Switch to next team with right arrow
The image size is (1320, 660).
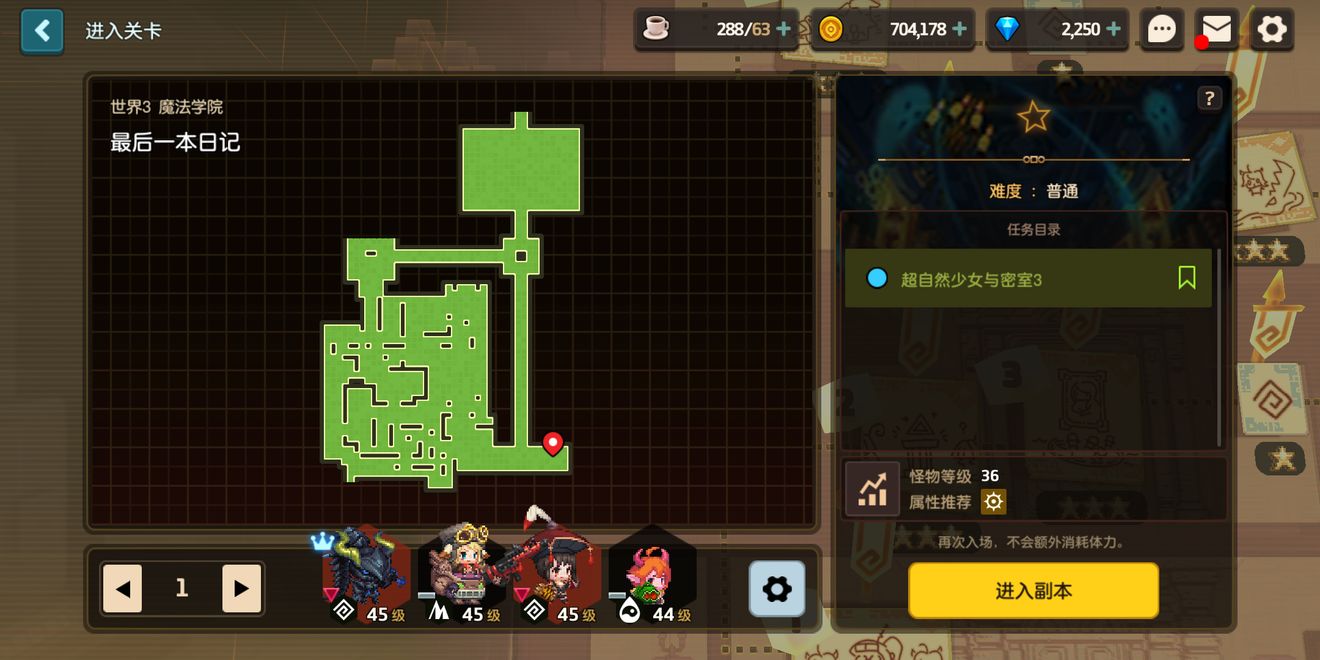[241, 588]
